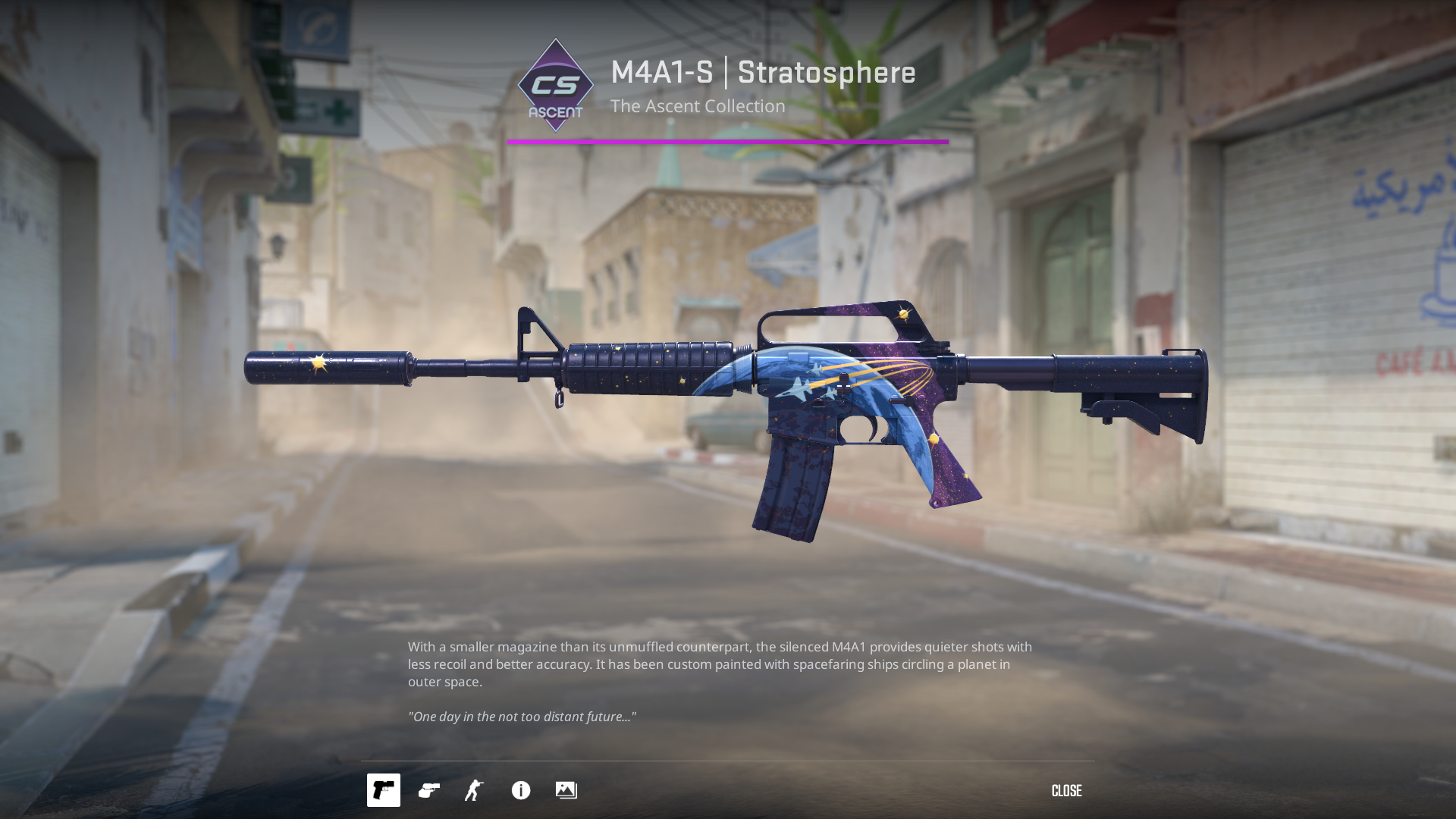Select the weapon model view icon

point(384,790)
